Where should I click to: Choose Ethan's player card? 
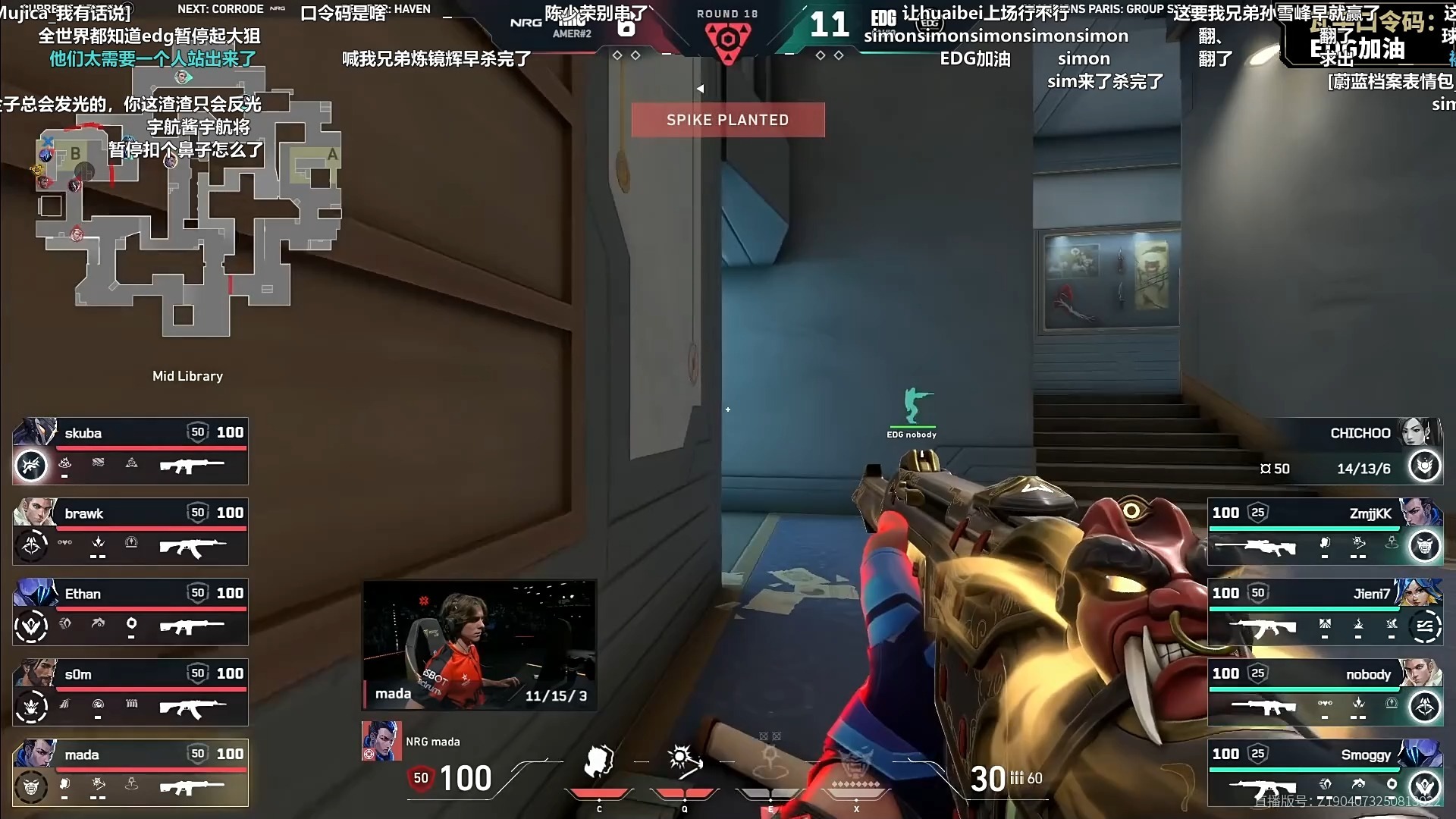[x=130, y=612]
